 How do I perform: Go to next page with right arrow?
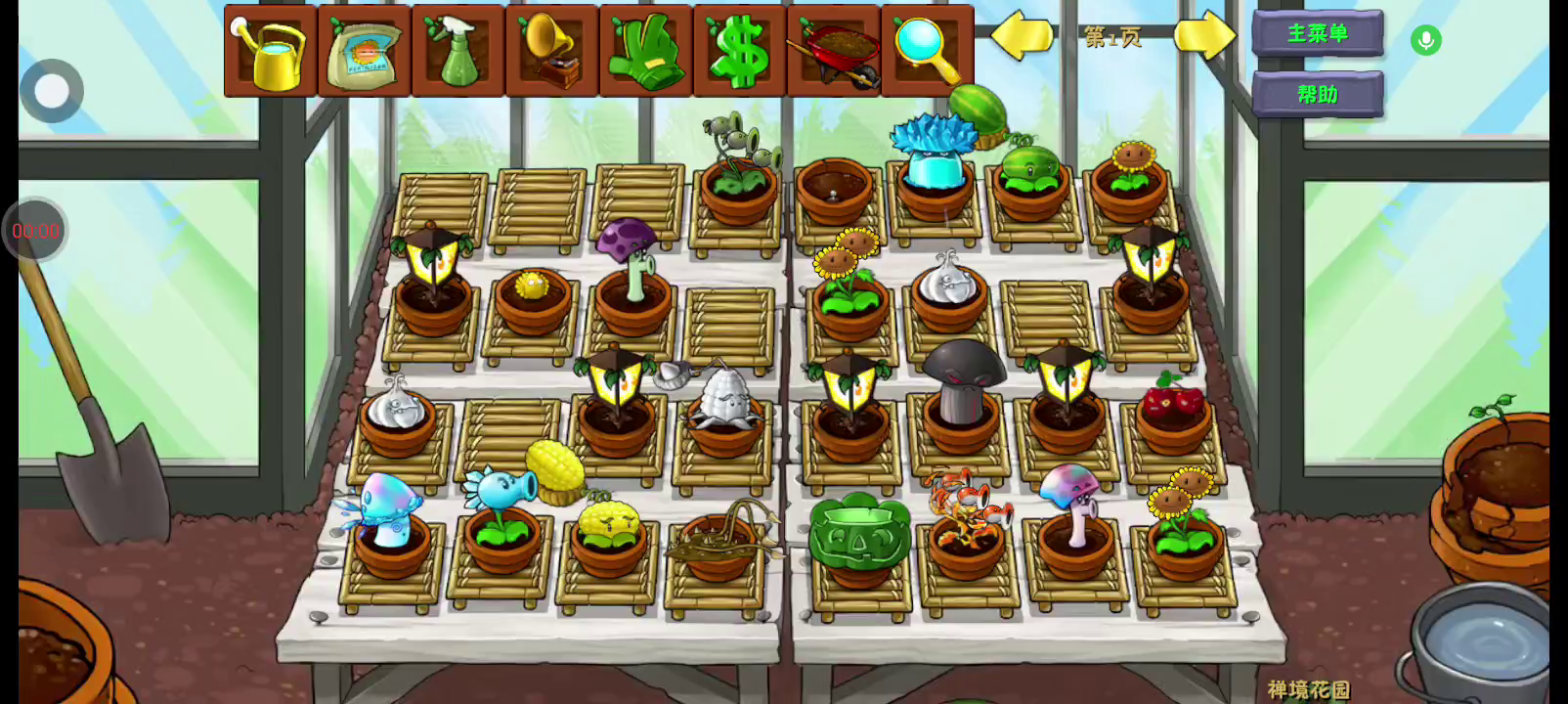[x=1203, y=36]
